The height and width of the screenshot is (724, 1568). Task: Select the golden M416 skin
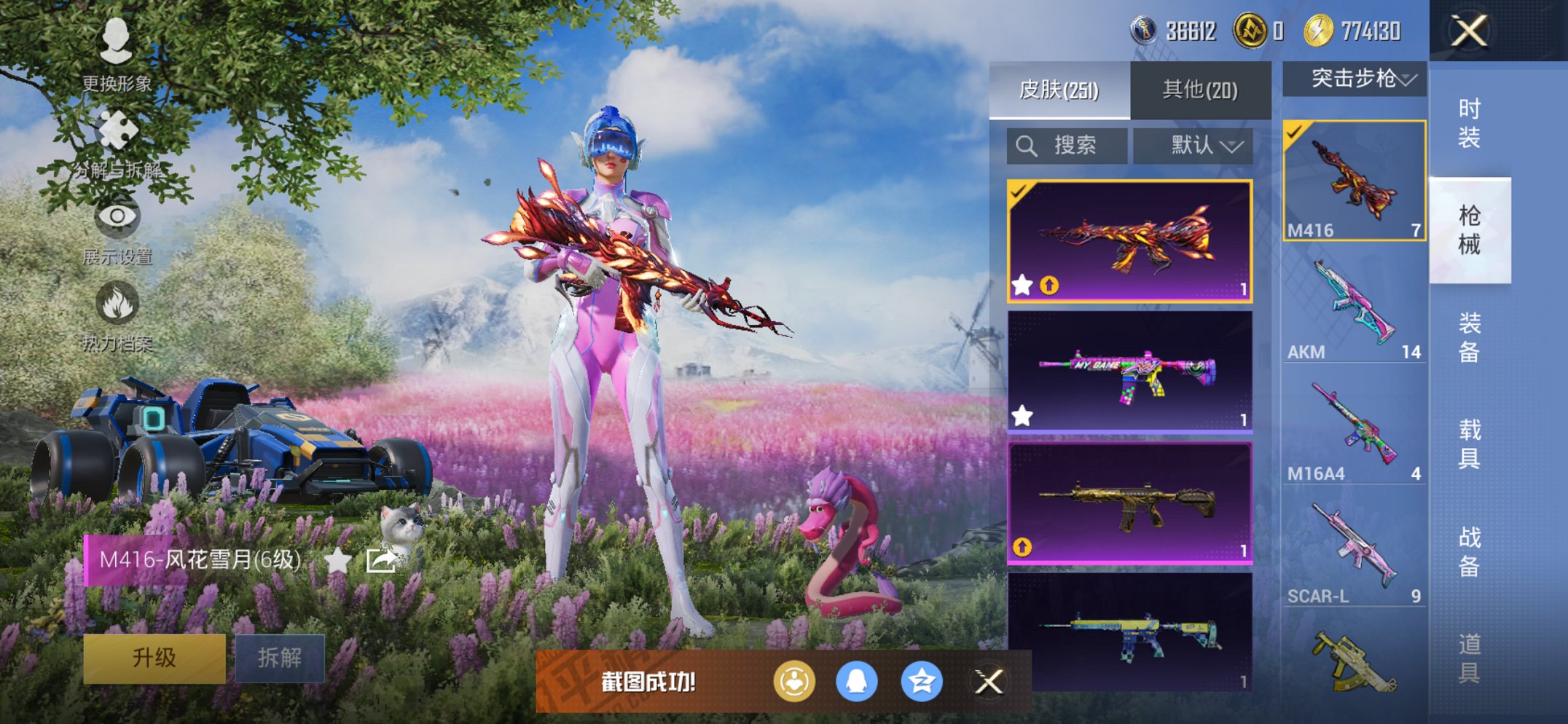pos(1129,503)
